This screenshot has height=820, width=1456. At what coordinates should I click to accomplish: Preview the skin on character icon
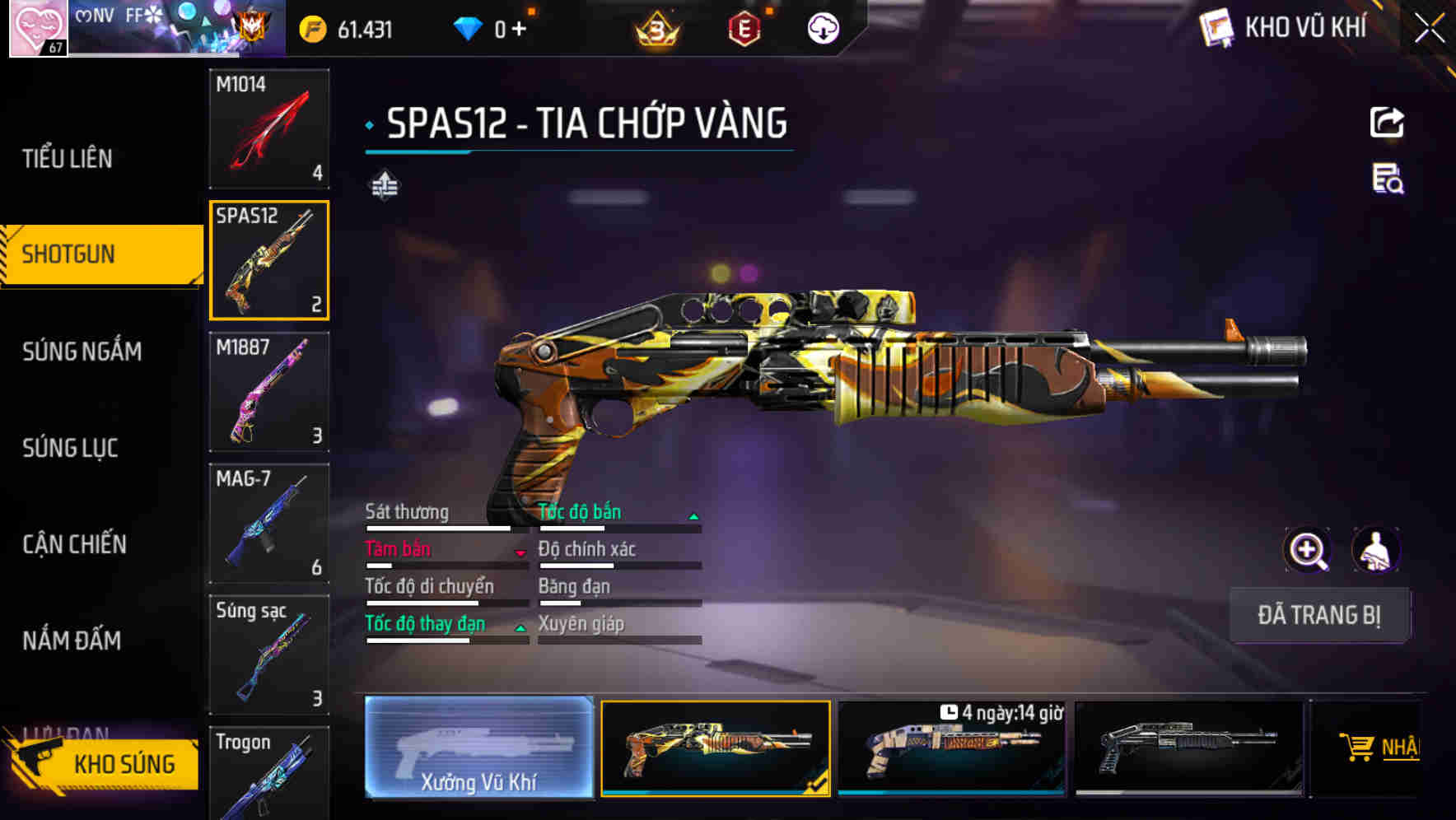tap(1375, 550)
